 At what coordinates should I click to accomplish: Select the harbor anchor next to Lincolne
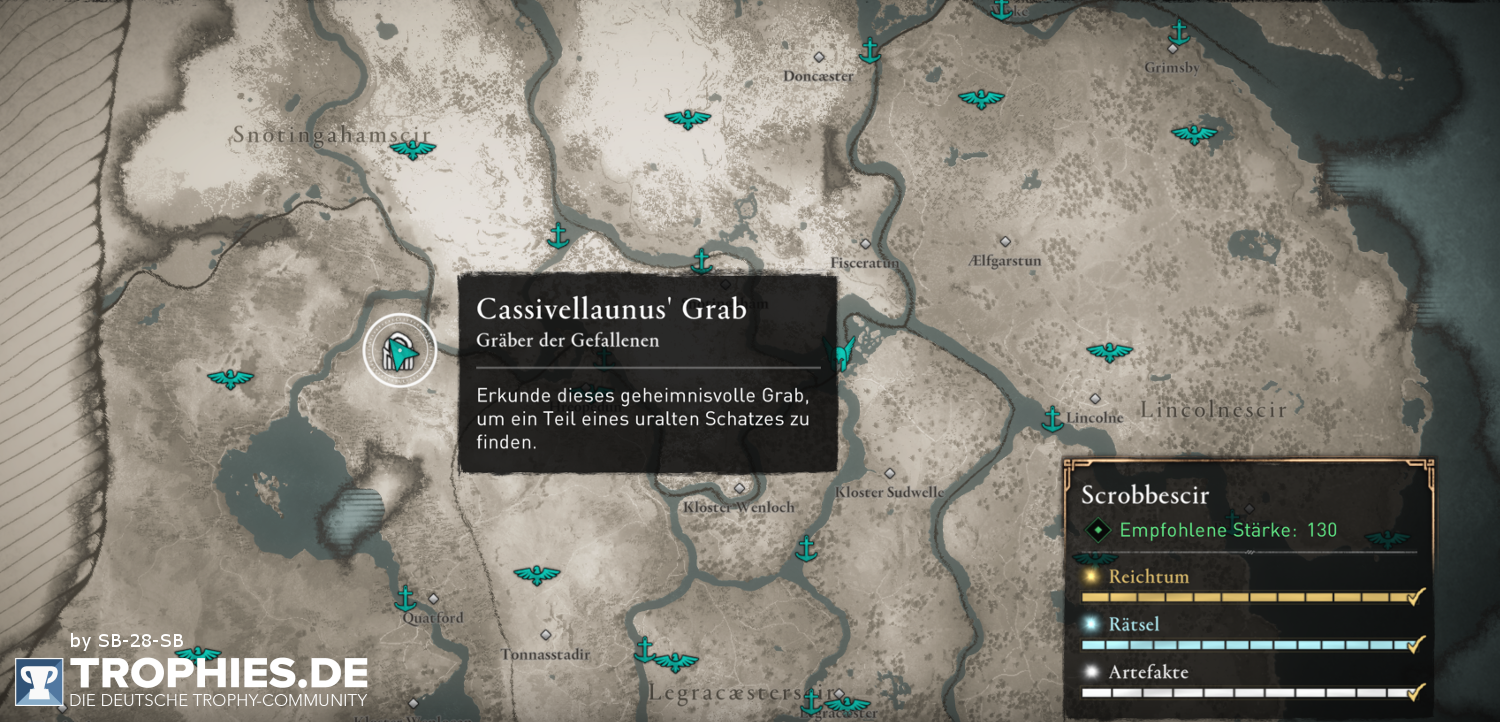tap(1052, 419)
